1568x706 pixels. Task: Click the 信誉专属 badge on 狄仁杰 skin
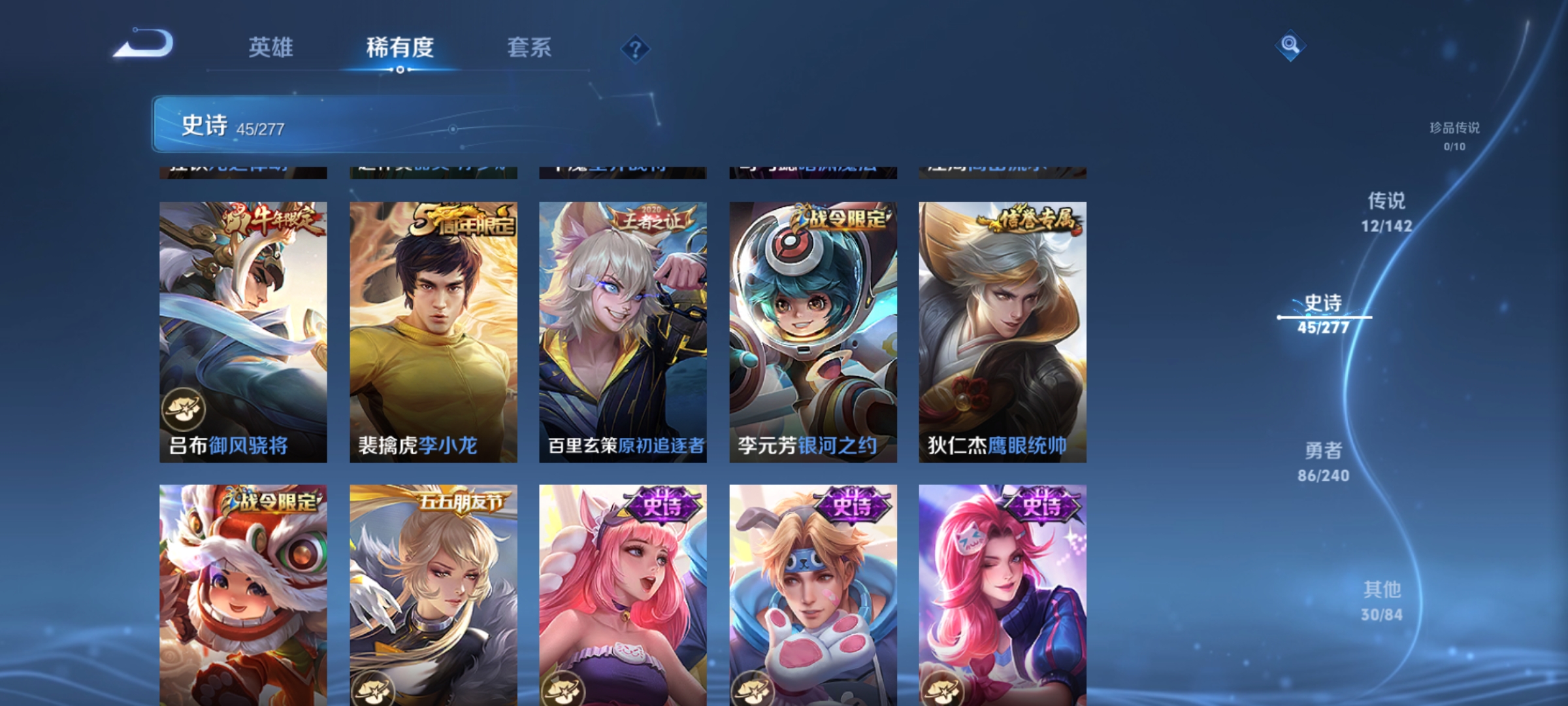pyautogui.click(x=1031, y=220)
